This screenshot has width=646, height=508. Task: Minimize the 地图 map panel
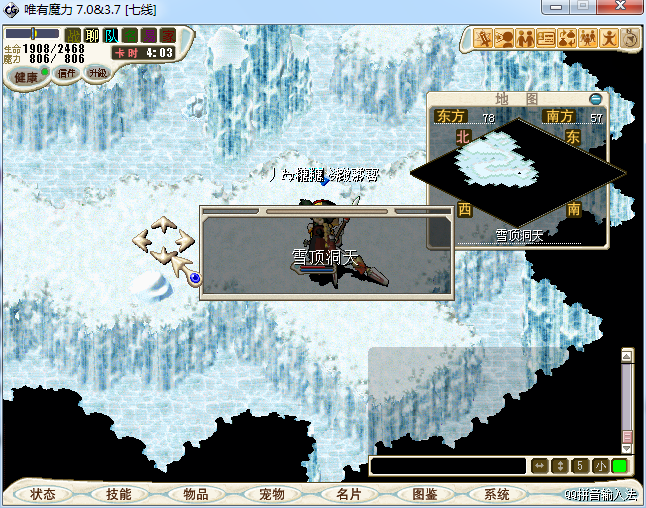pyautogui.click(x=596, y=99)
